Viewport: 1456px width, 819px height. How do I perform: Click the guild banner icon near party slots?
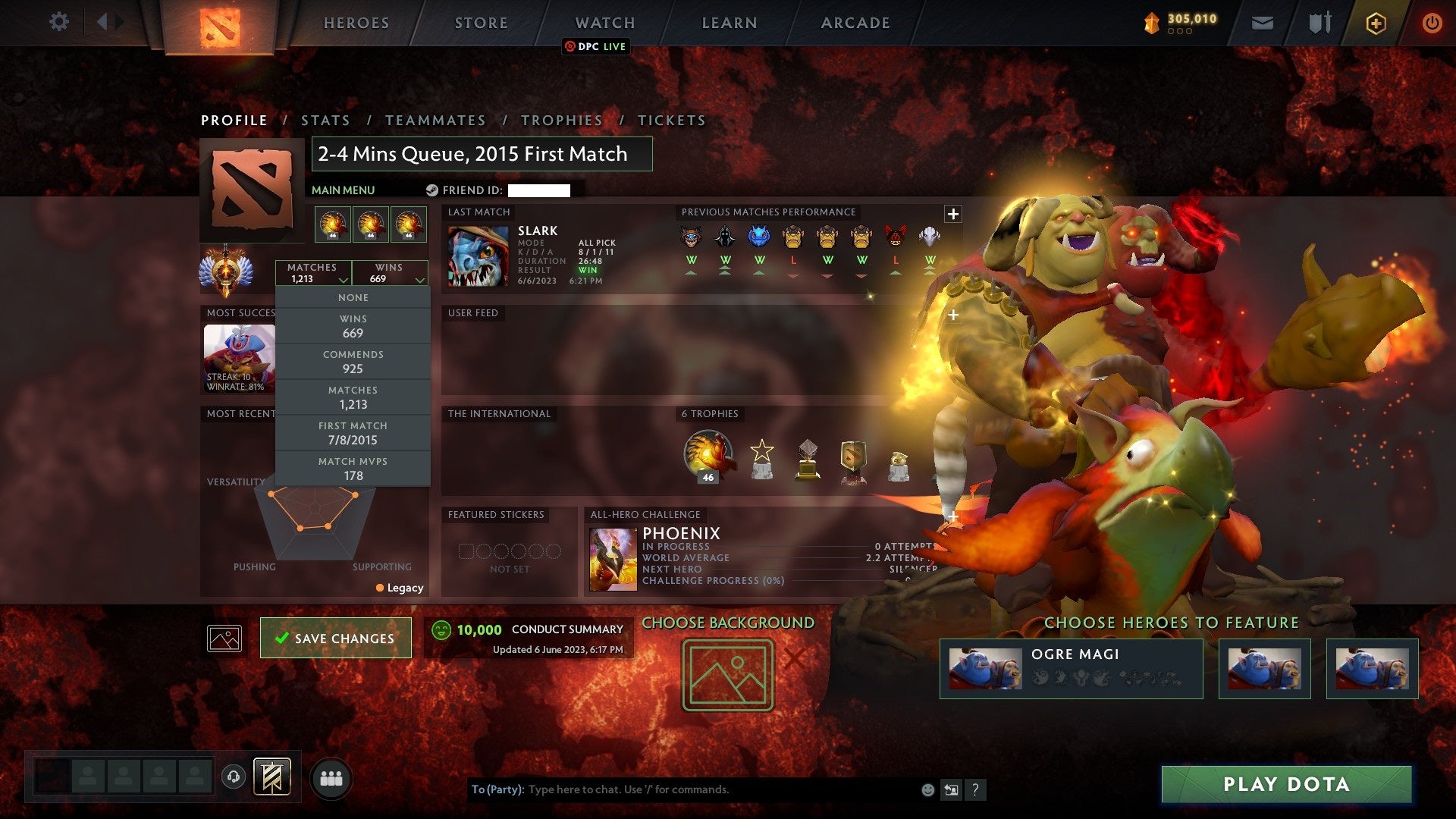pyautogui.click(x=272, y=778)
